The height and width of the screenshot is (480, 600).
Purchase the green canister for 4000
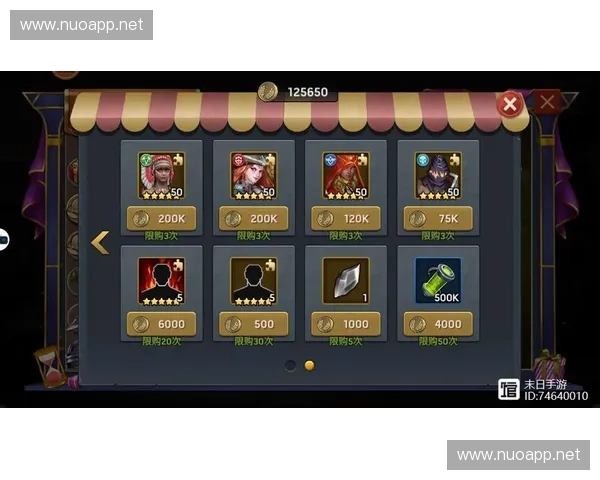(438, 324)
